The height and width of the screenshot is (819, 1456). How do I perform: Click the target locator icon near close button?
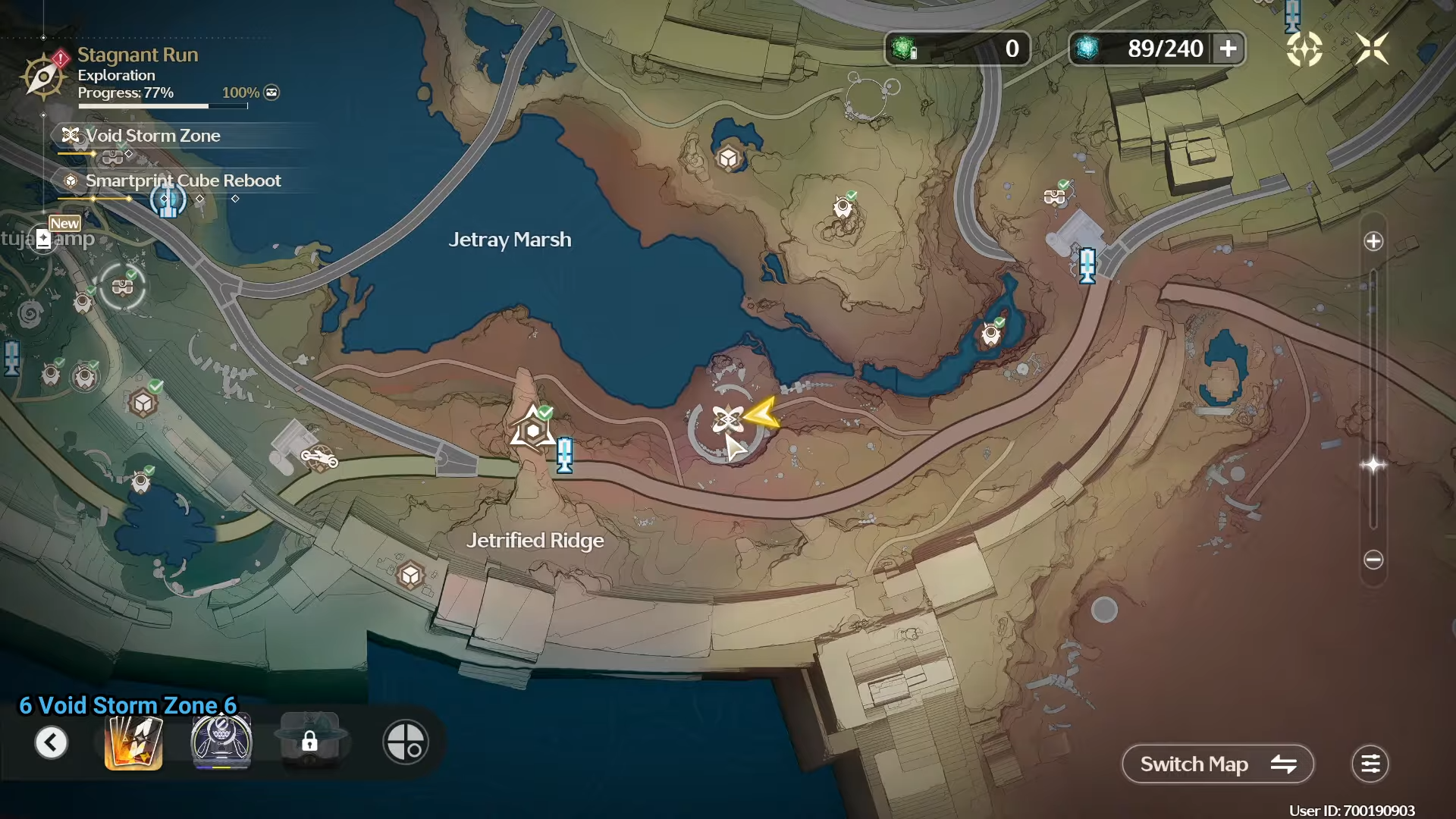tap(1304, 49)
